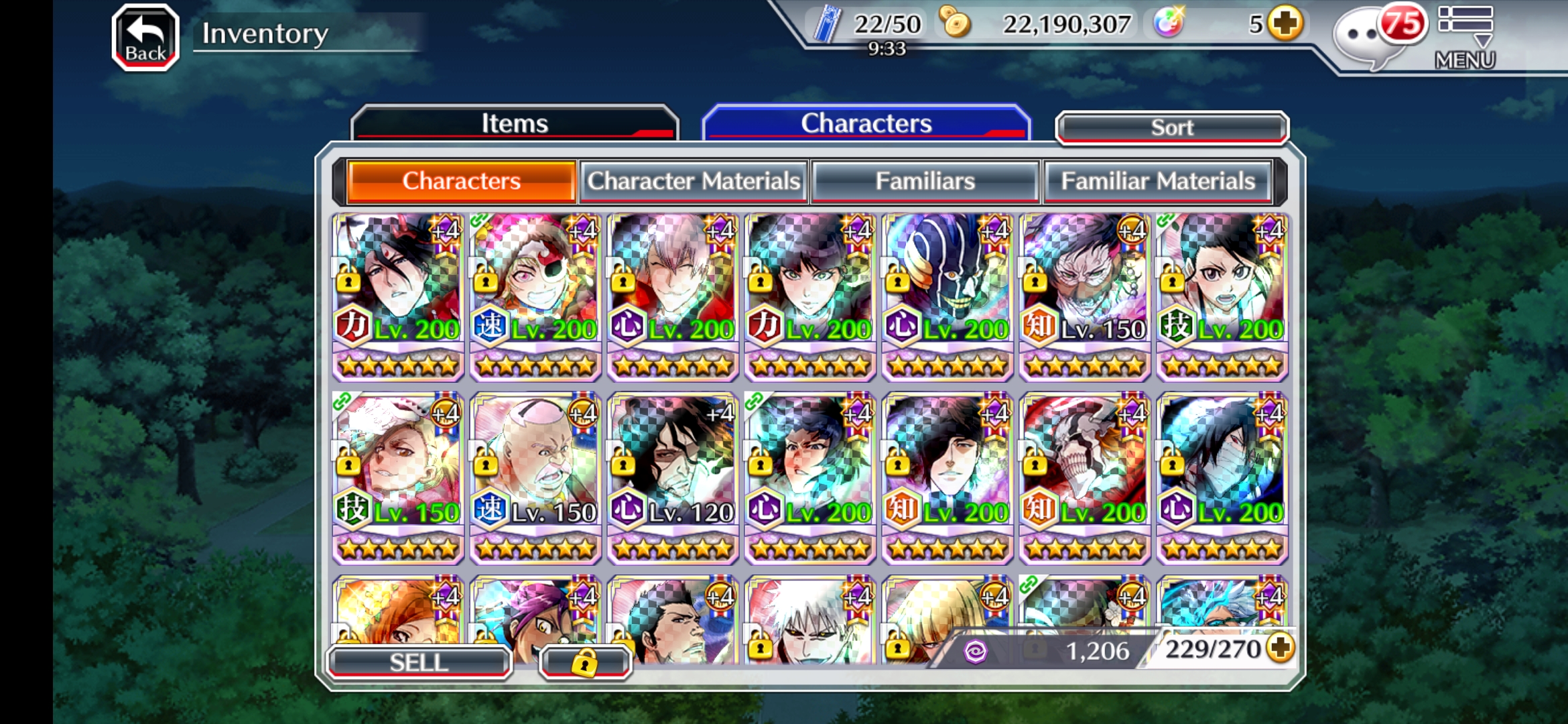View the Familiars sub-tab
Image resolution: width=1568 pixels, height=724 pixels.
click(x=925, y=181)
